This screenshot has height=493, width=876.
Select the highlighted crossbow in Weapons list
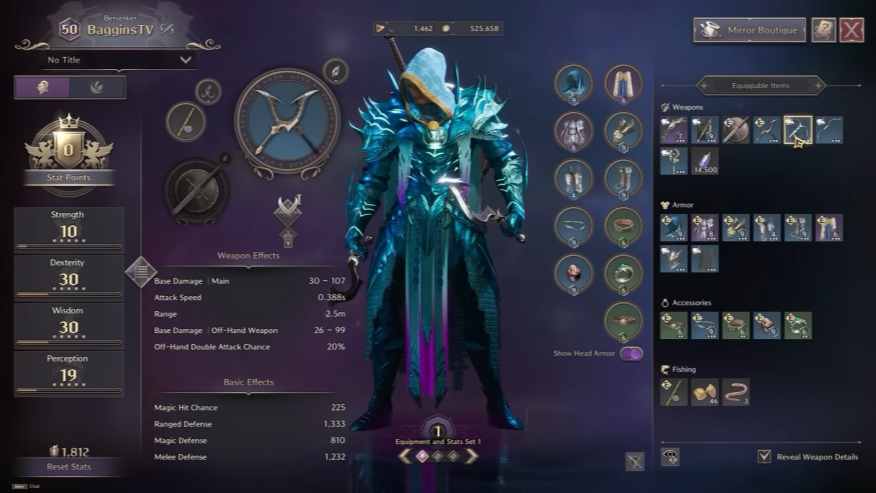coord(797,130)
